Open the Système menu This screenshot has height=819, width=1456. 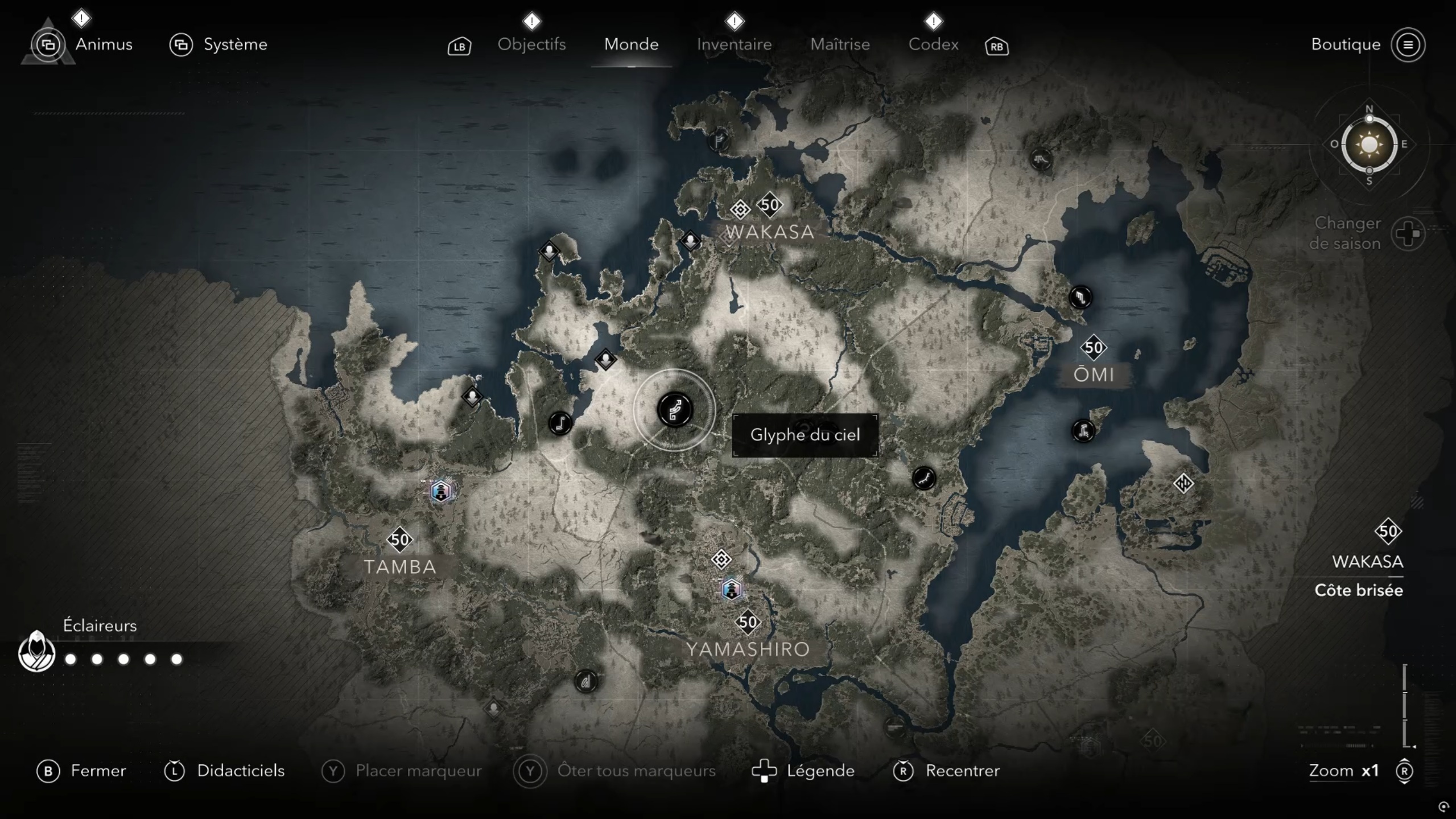pyautogui.click(x=235, y=44)
